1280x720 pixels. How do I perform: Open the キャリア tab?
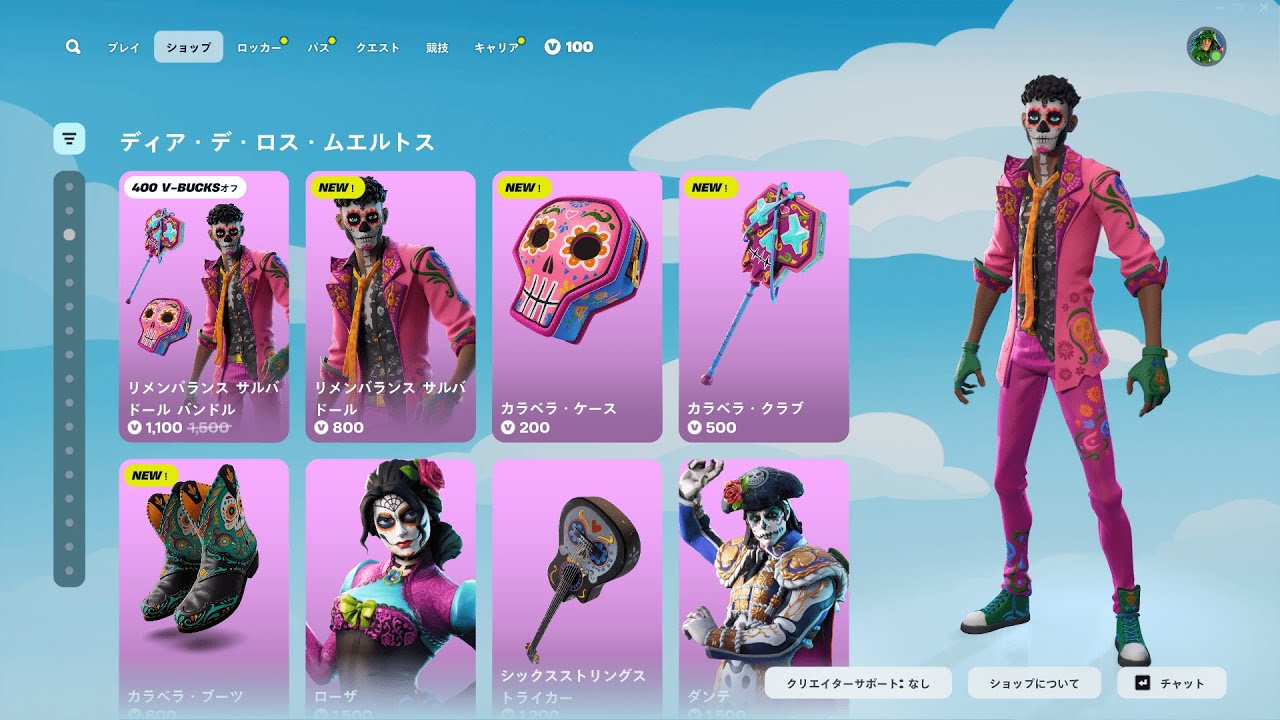(x=496, y=47)
